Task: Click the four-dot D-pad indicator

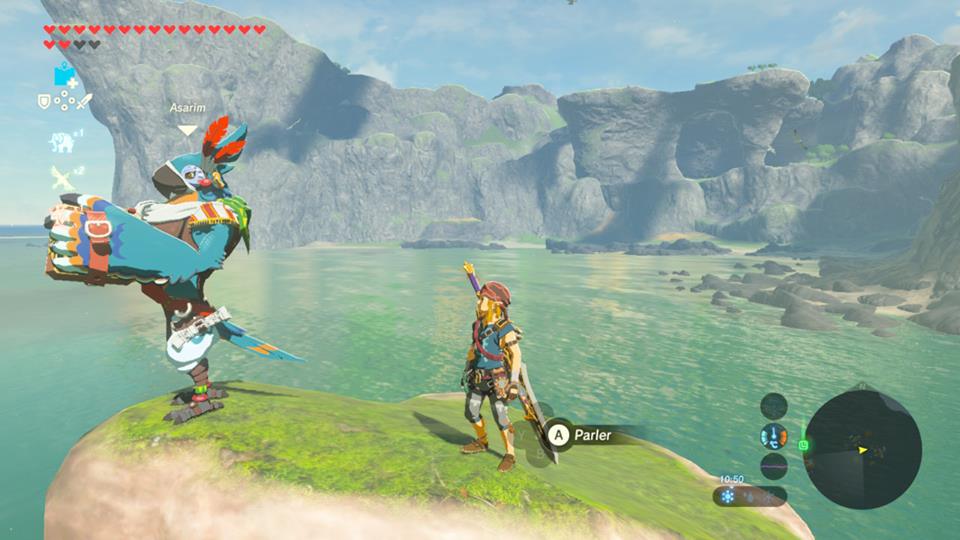Action: pos(64,100)
